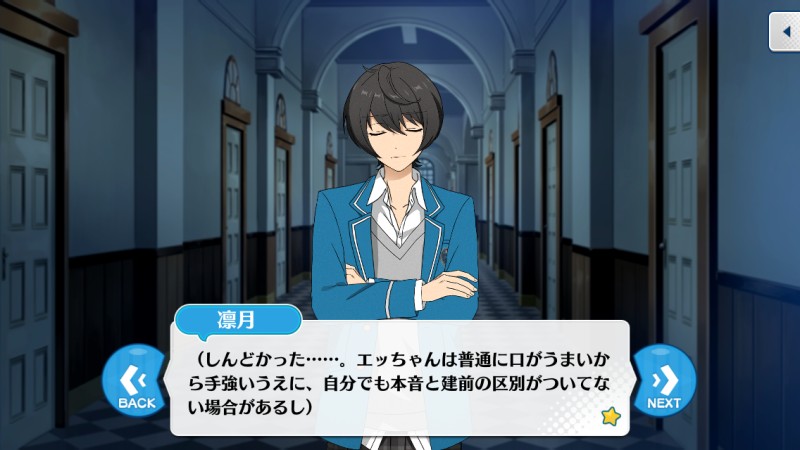This screenshot has width=800, height=450.
Task: Click the star icon in dialogue box
Action: [x=611, y=416]
